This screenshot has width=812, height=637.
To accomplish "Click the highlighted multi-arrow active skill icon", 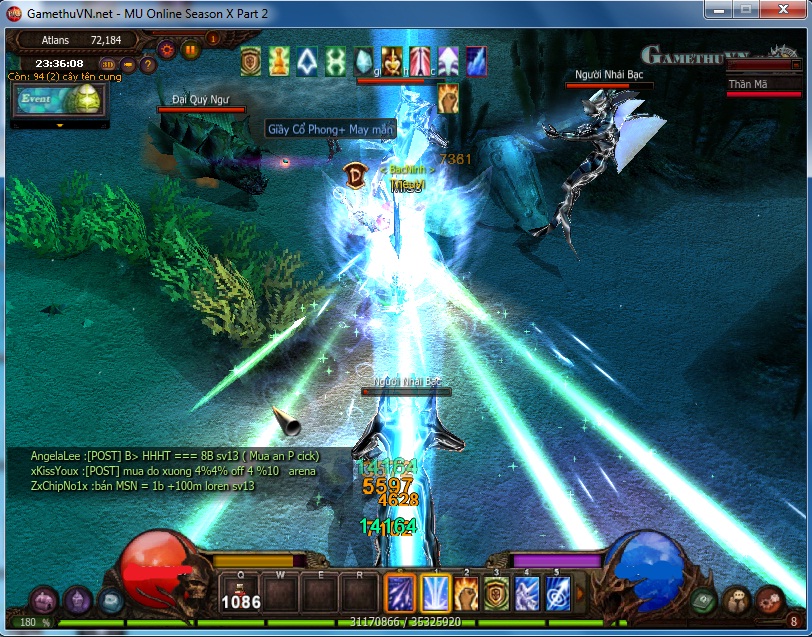I will [400, 592].
